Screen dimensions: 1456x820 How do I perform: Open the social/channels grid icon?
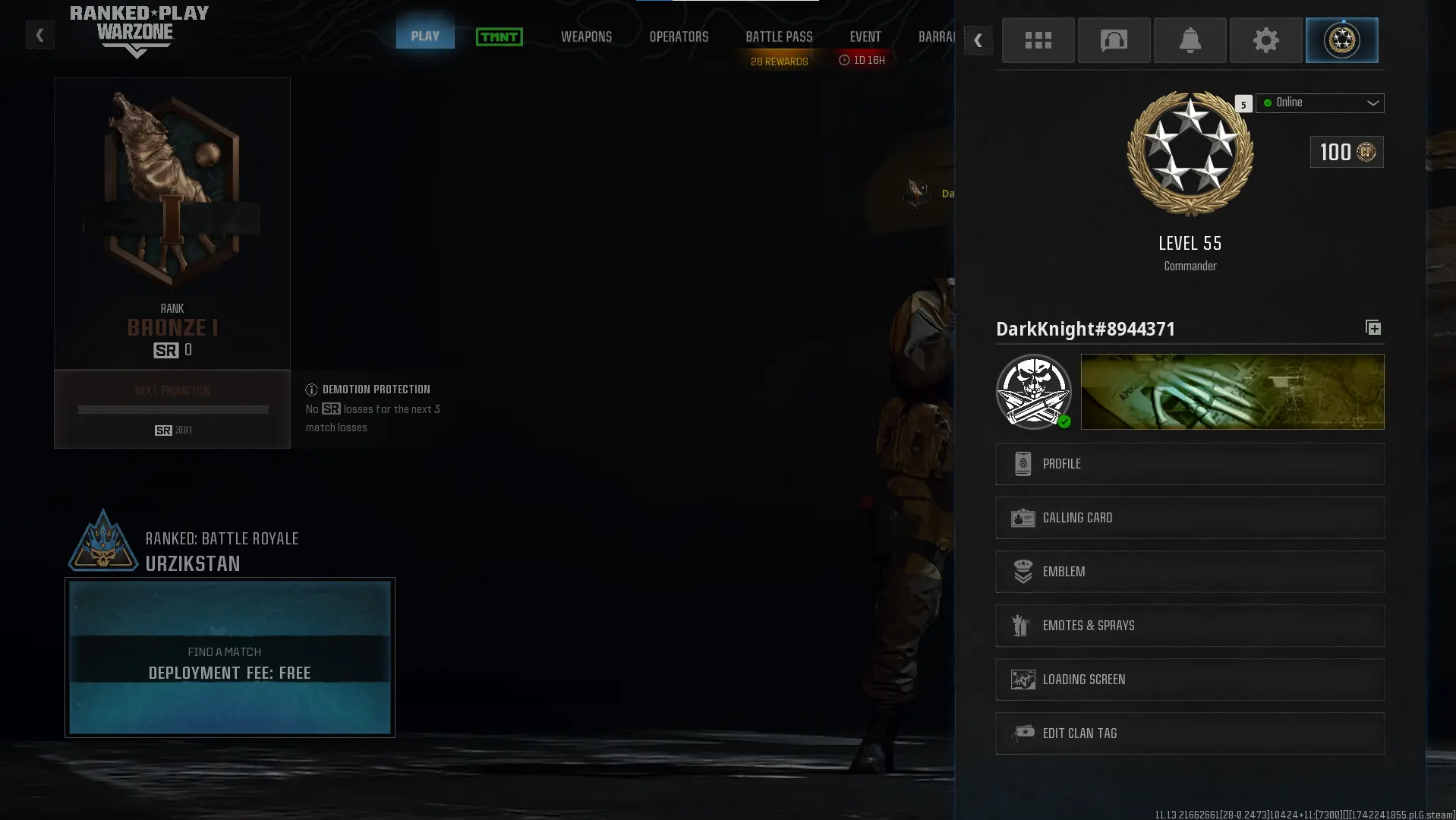click(1037, 40)
